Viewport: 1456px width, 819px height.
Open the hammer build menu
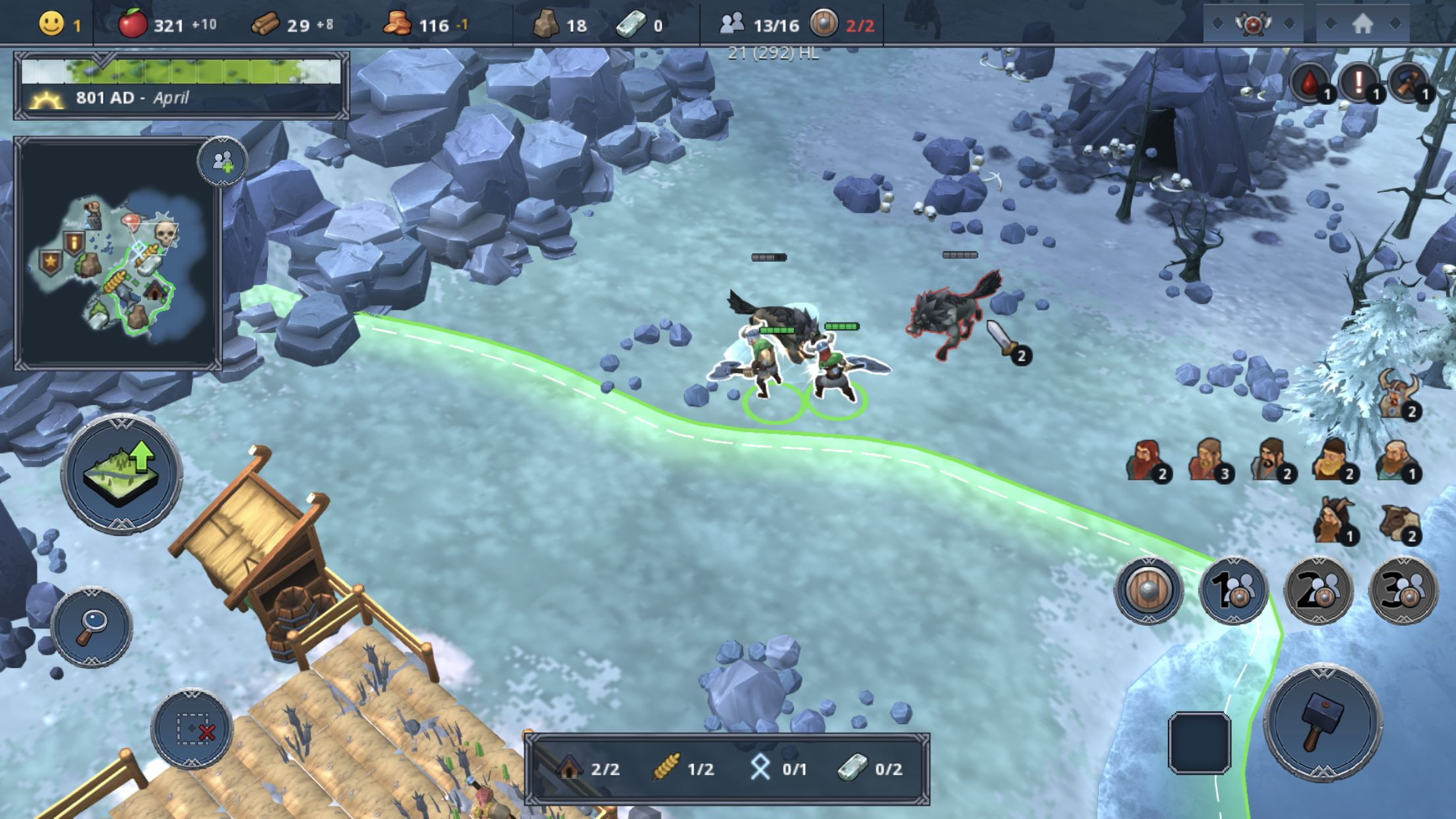(x=1322, y=722)
